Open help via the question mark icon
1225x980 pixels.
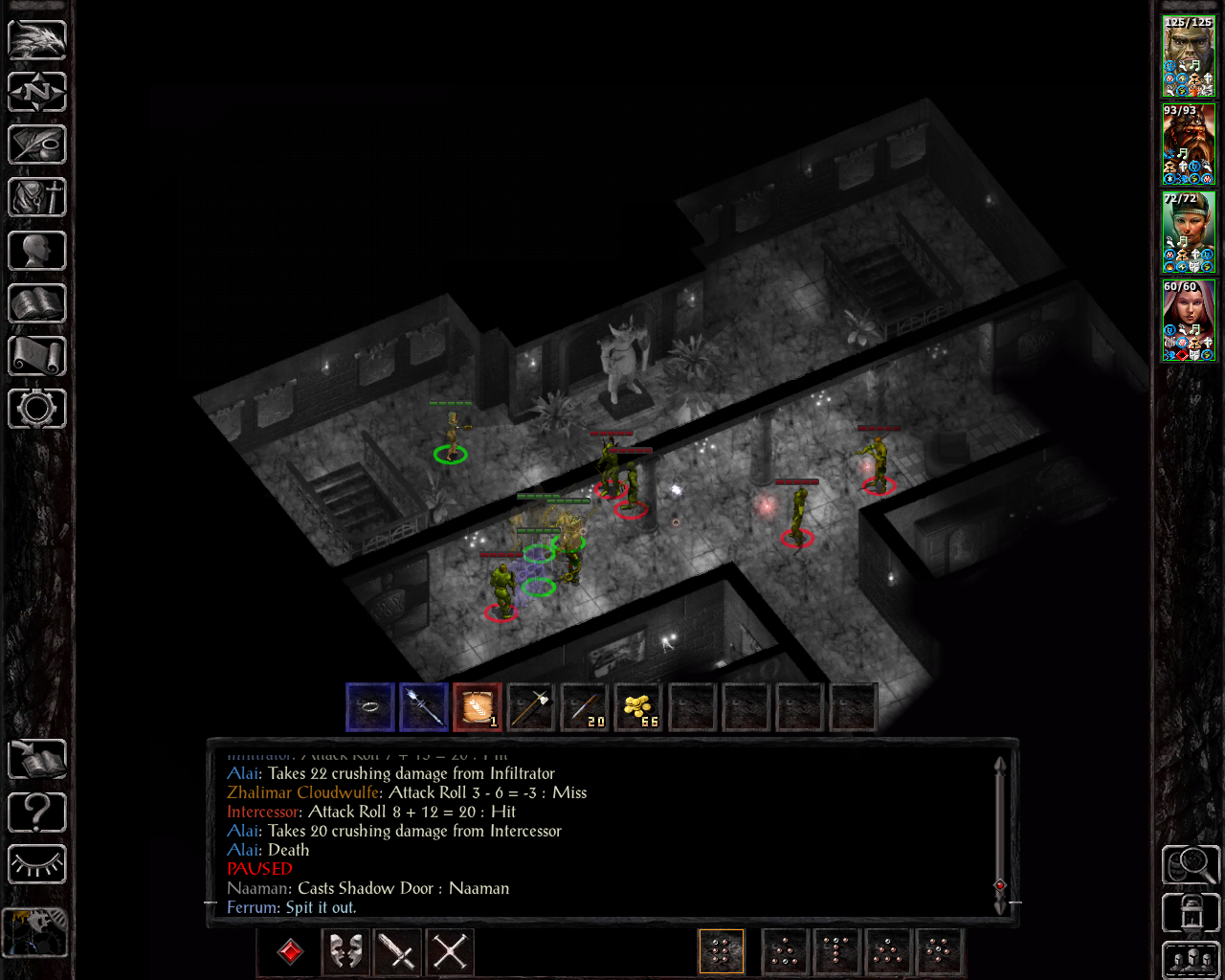(x=36, y=812)
